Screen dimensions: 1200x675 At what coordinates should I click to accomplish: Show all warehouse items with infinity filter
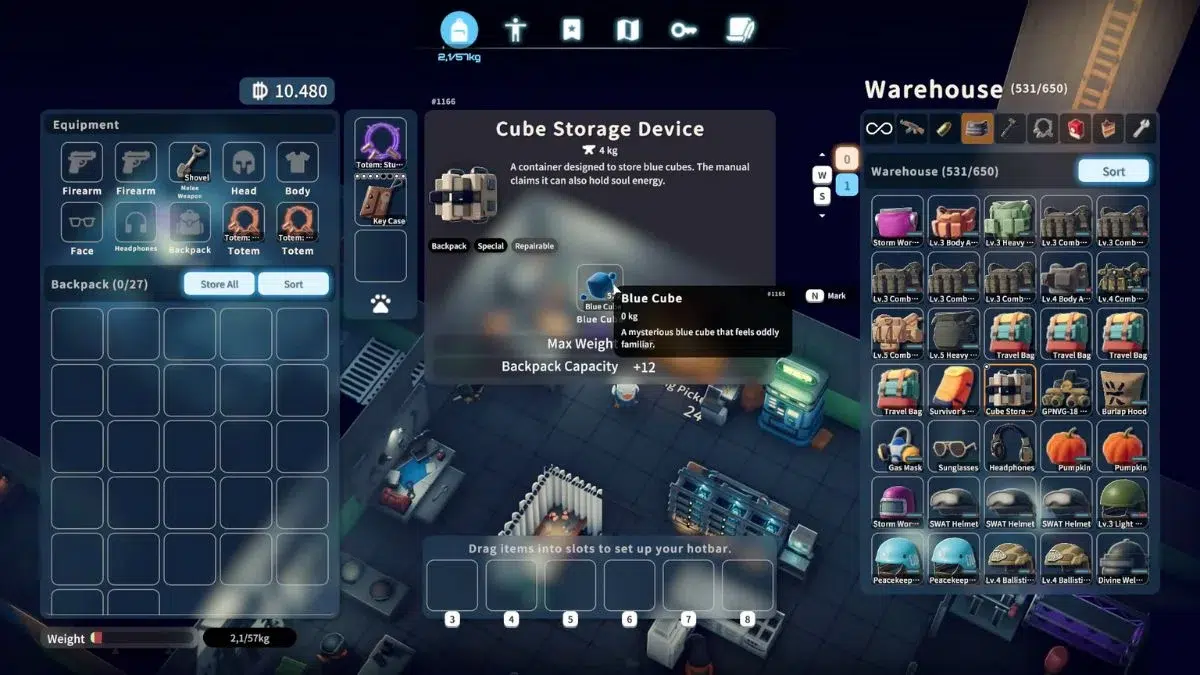click(x=878, y=128)
